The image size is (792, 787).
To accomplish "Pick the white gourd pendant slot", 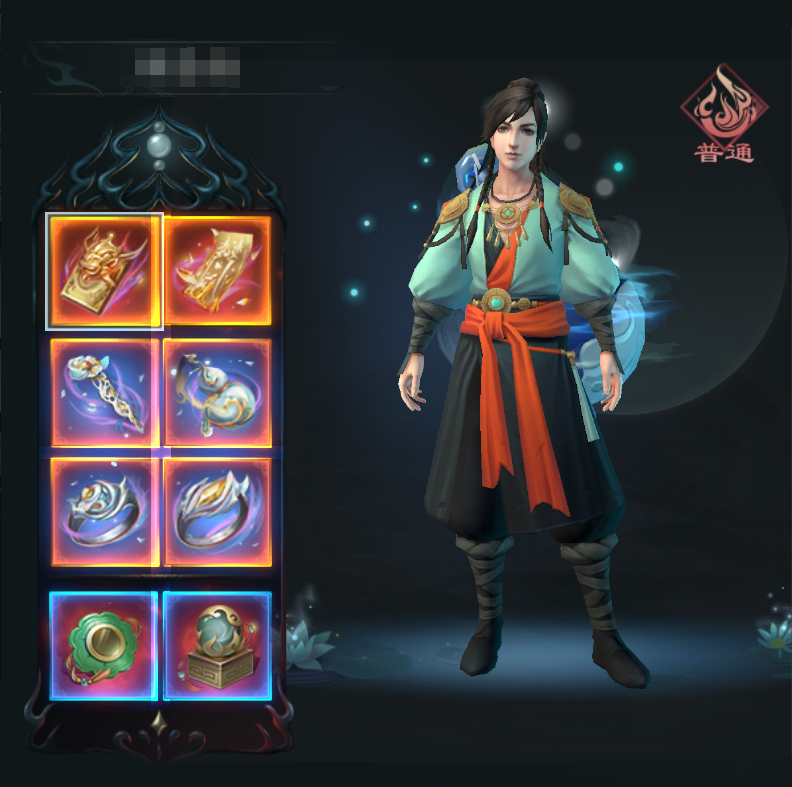I will 218,392.
